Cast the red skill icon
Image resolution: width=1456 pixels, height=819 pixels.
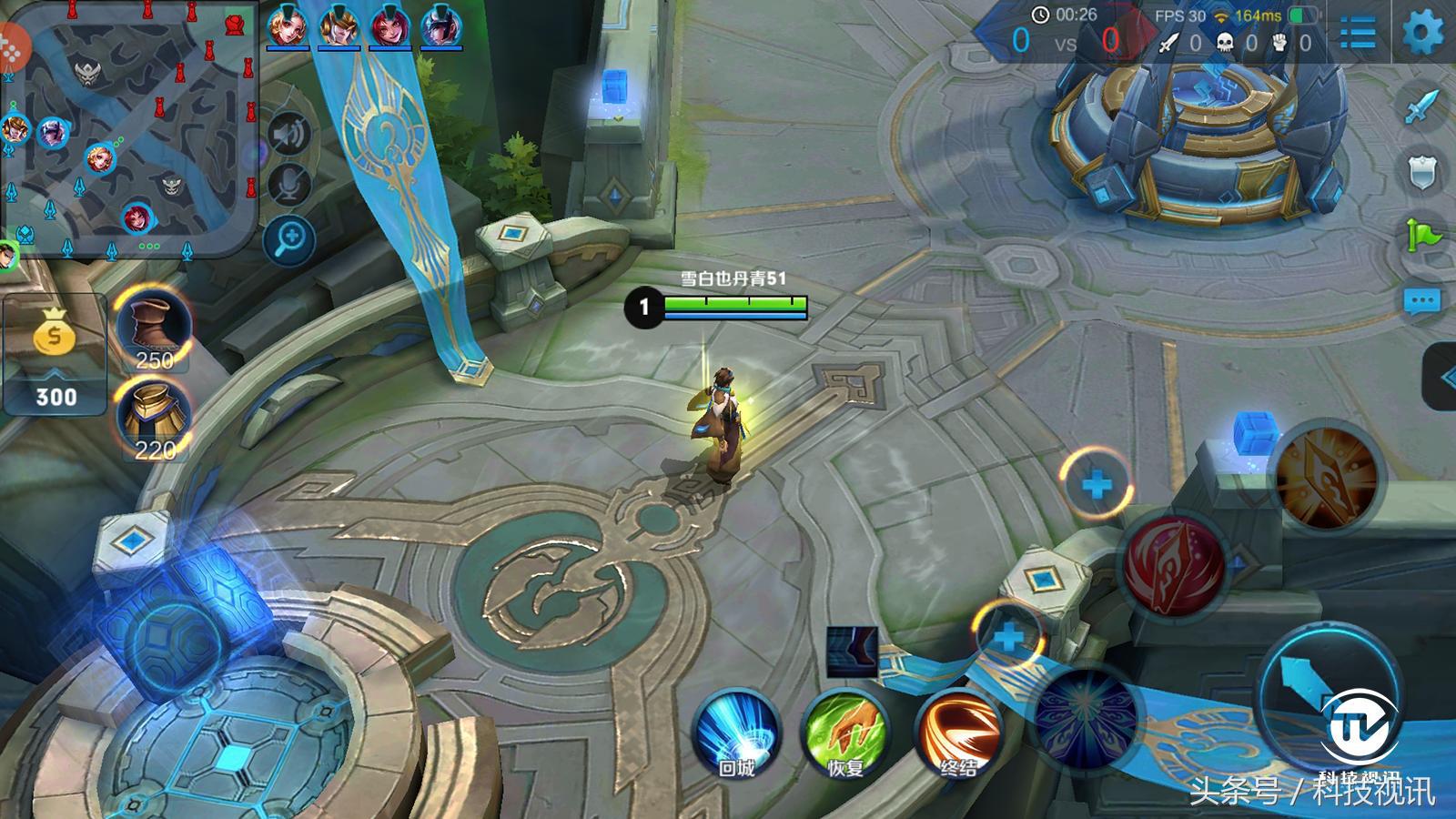click(x=1174, y=562)
